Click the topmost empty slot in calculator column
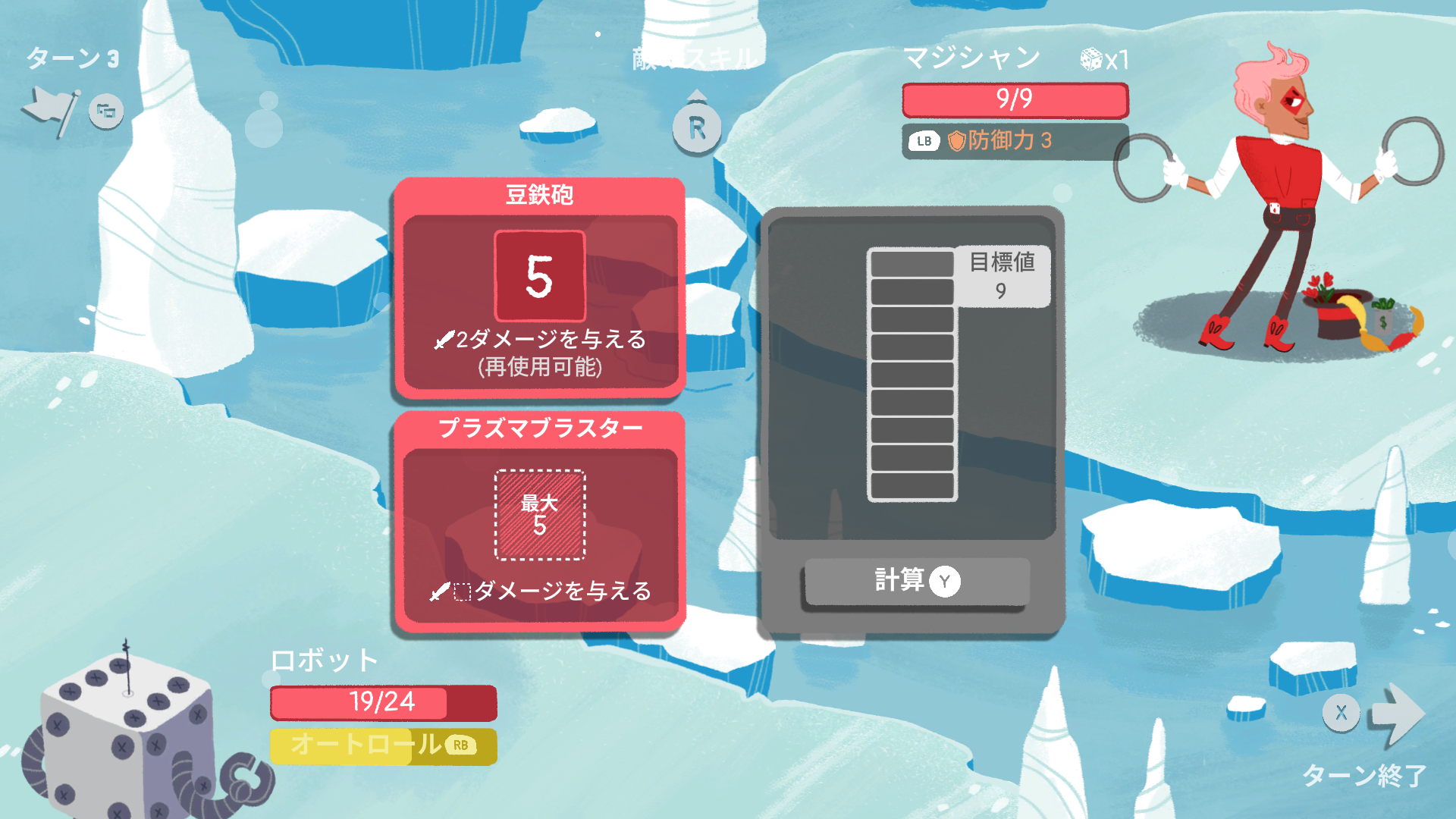 [x=911, y=264]
